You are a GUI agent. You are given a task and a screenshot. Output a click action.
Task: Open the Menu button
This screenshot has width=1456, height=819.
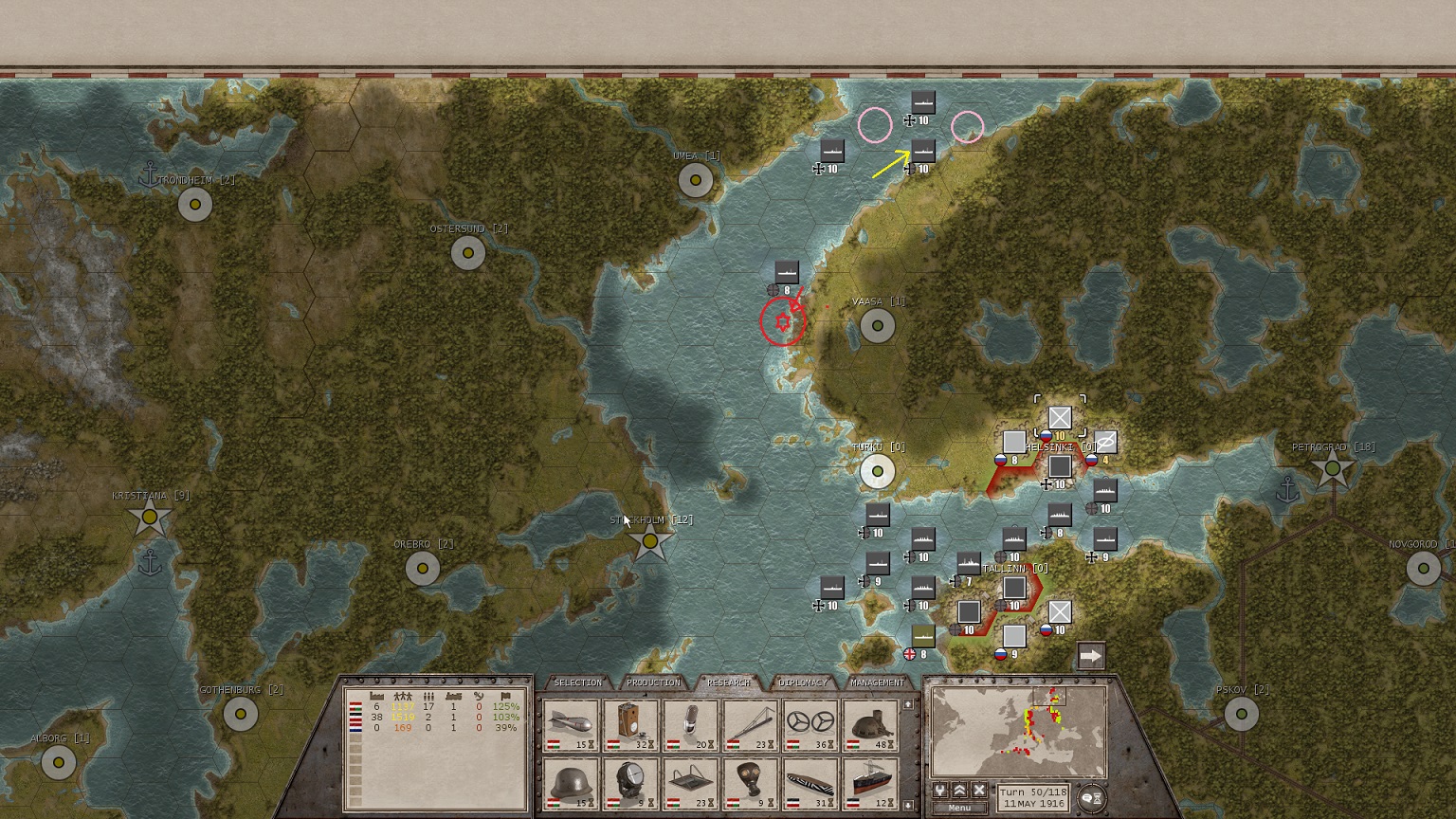[959, 808]
